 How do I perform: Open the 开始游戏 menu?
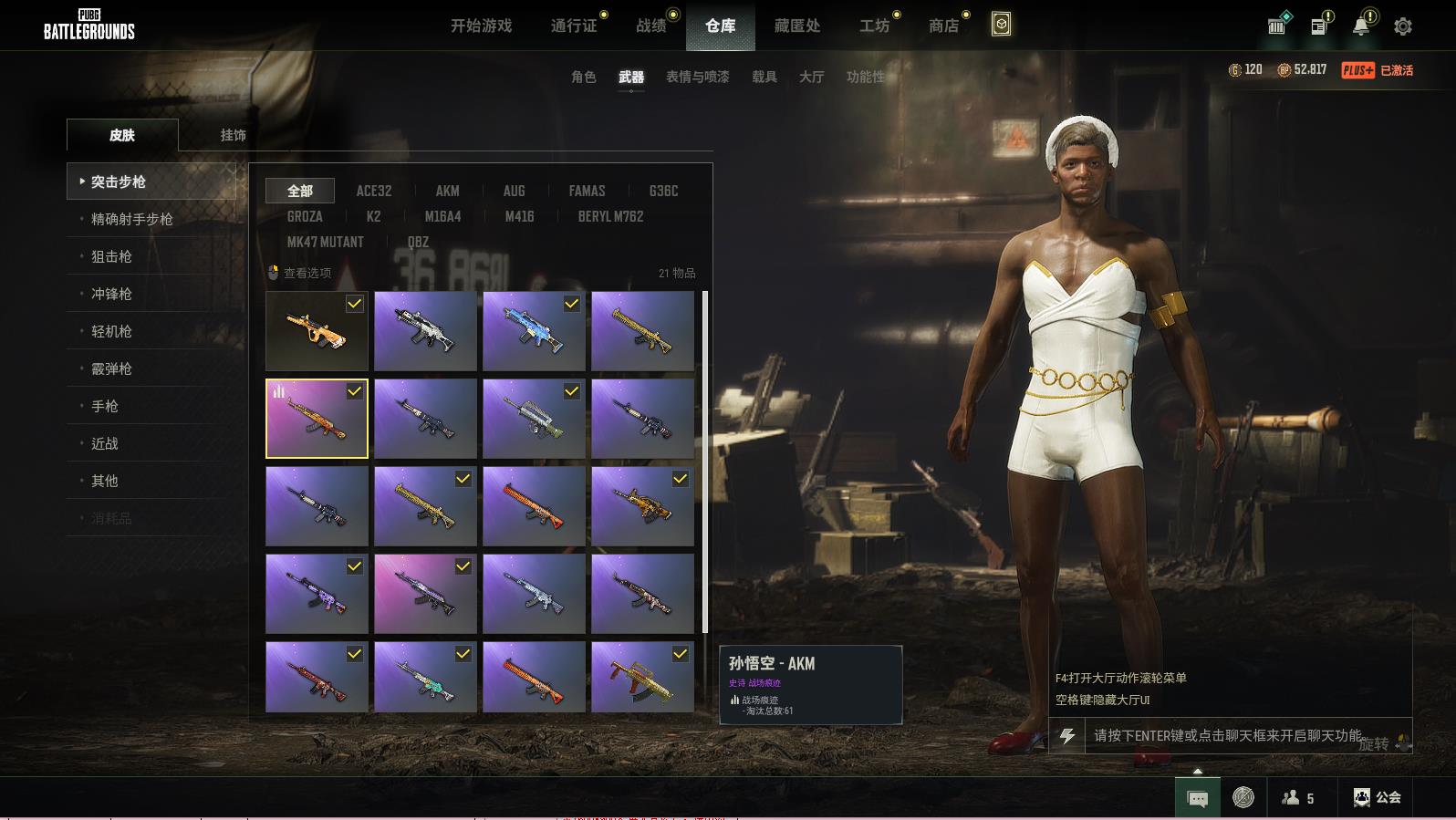pyautogui.click(x=481, y=26)
